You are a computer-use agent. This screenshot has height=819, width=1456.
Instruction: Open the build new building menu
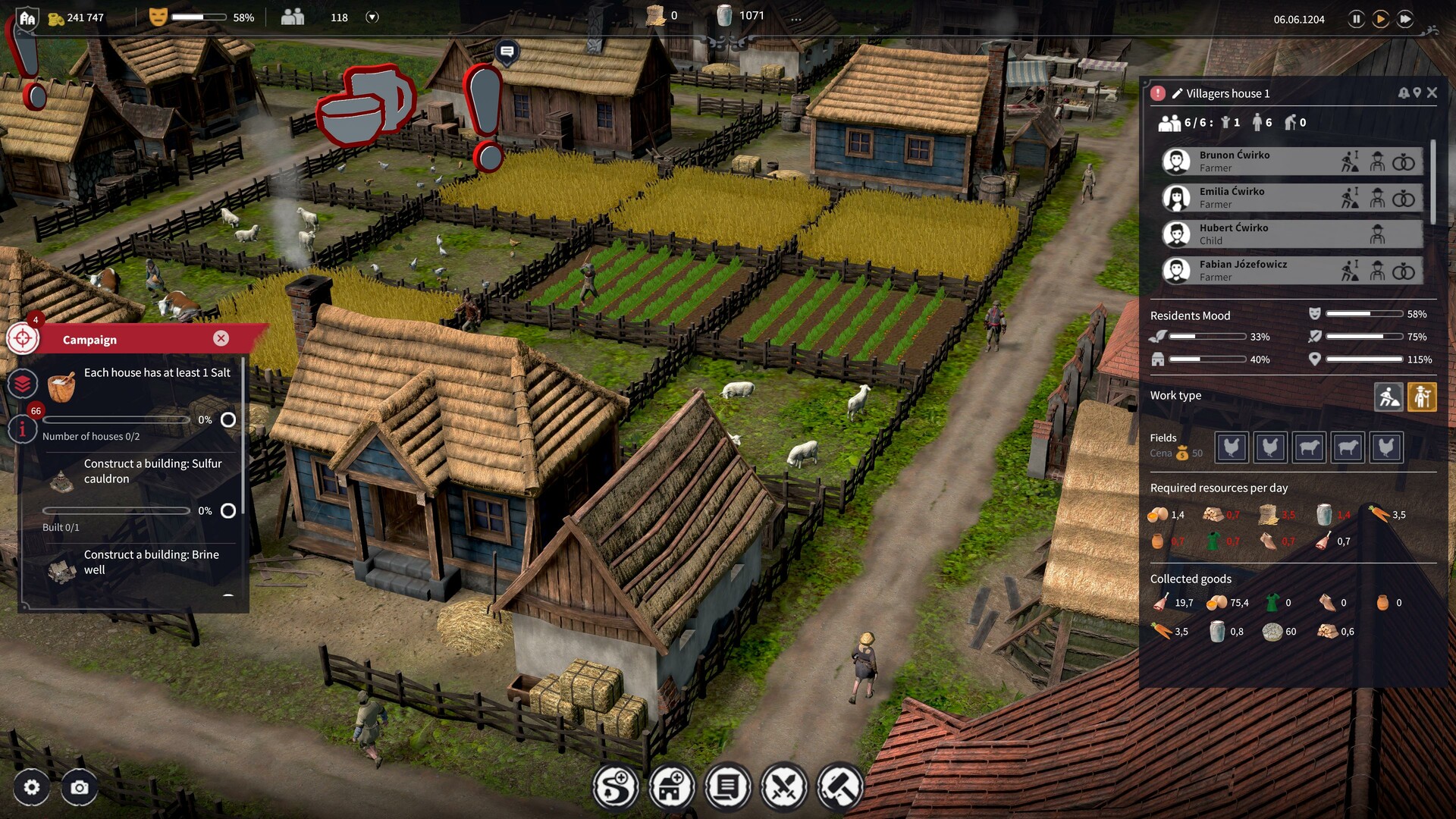click(671, 787)
